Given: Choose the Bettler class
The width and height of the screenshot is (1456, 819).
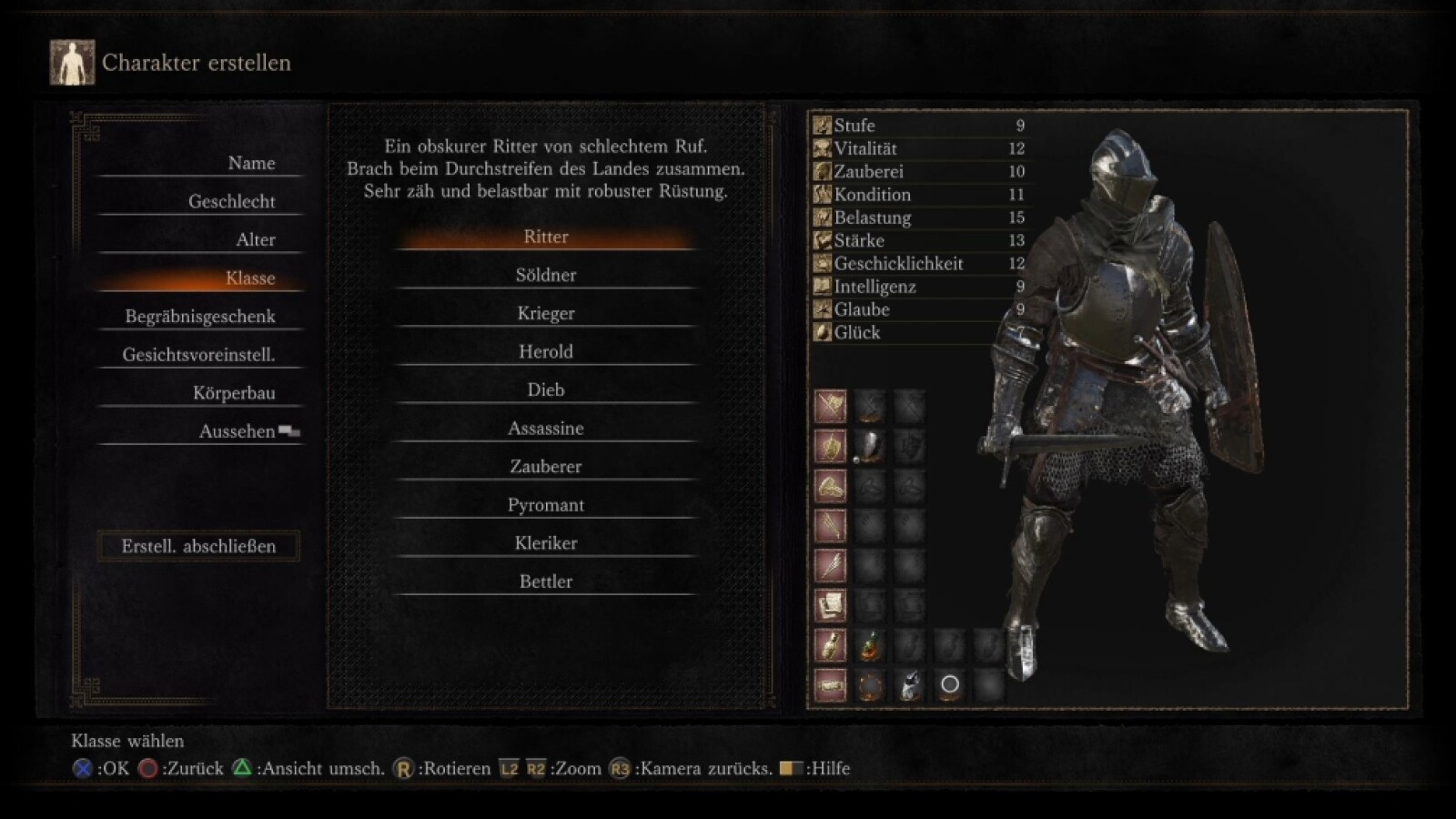Looking at the screenshot, I should [x=546, y=581].
